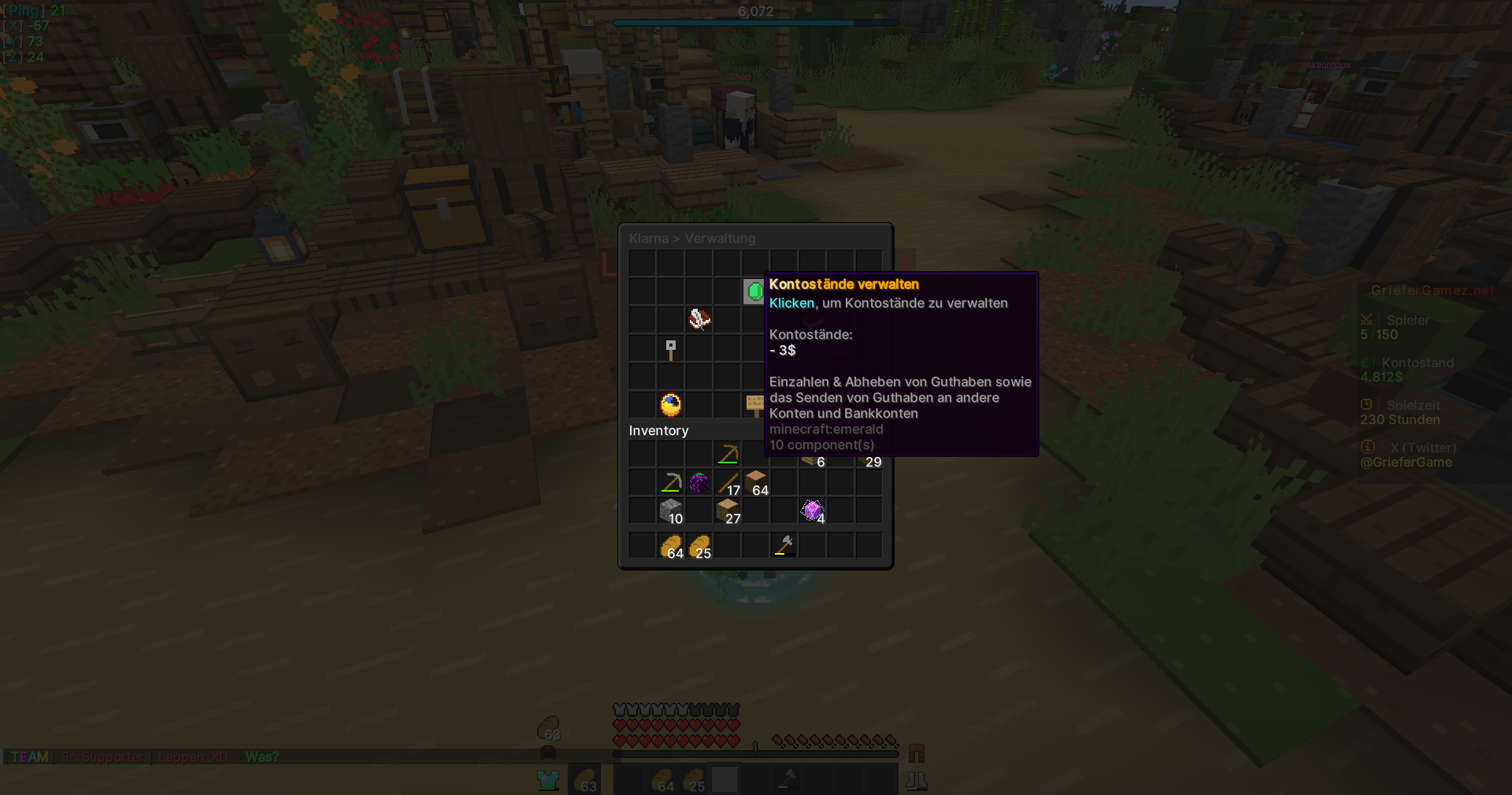This screenshot has width=1512, height=795.
Task: Pick the stack of 64 wood logs
Action: tap(756, 483)
